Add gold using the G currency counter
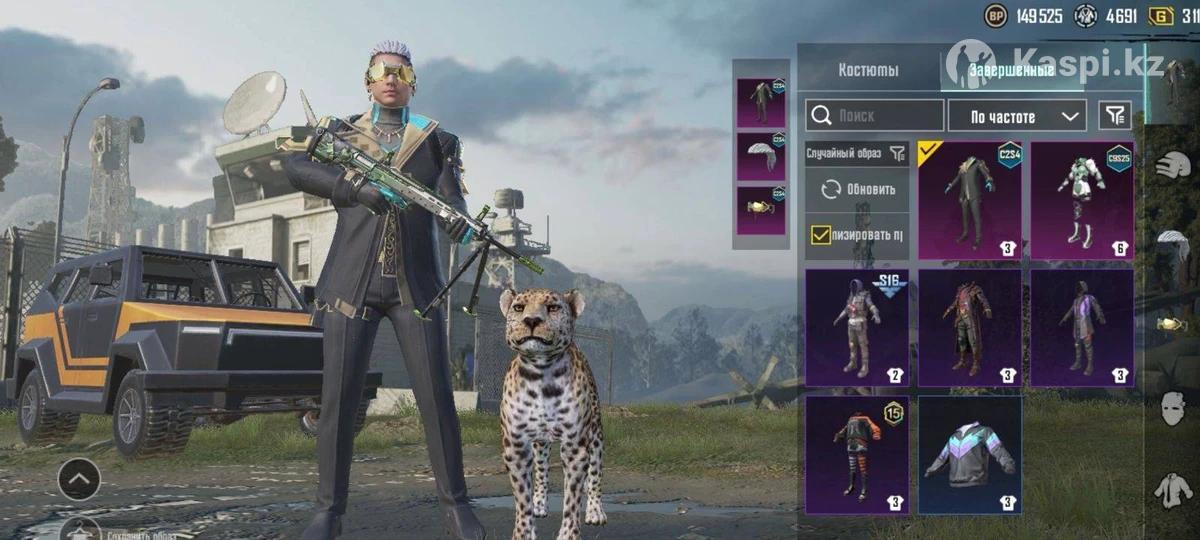Screen dimensions: 1200x540 [1175, 16]
